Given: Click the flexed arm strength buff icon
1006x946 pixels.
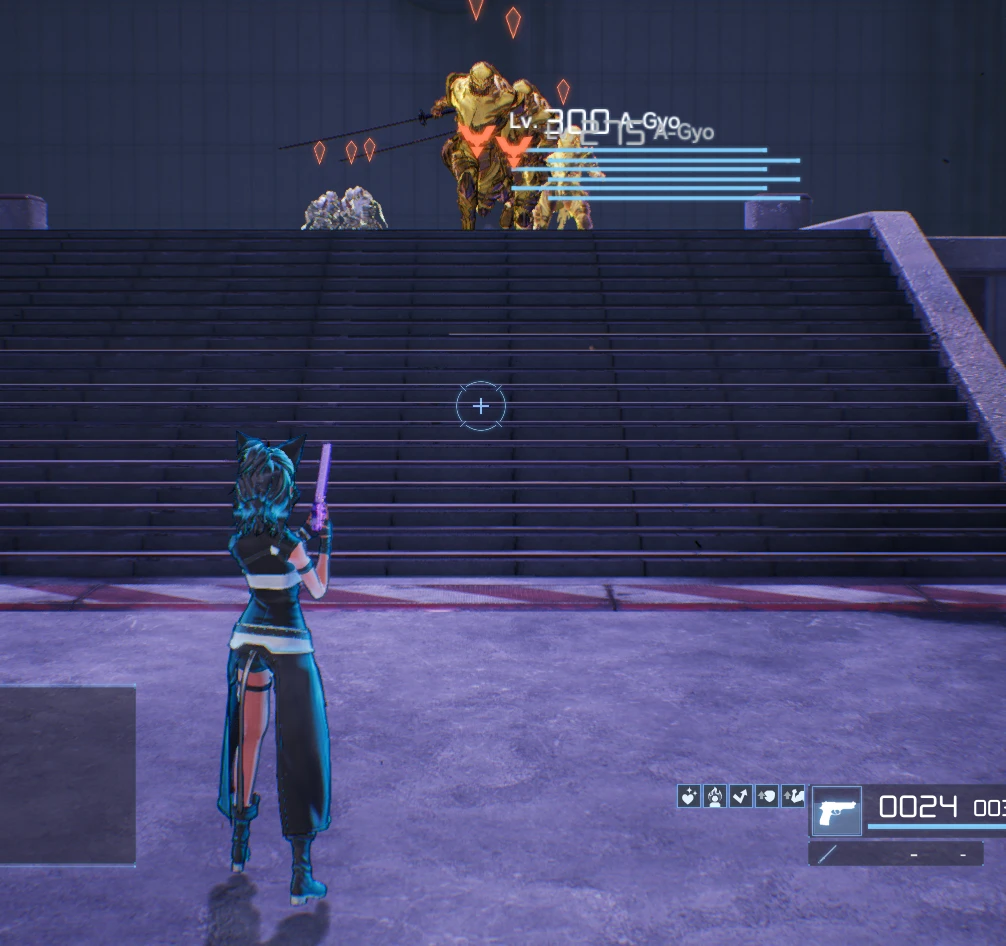Looking at the screenshot, I should click(793, 796).
